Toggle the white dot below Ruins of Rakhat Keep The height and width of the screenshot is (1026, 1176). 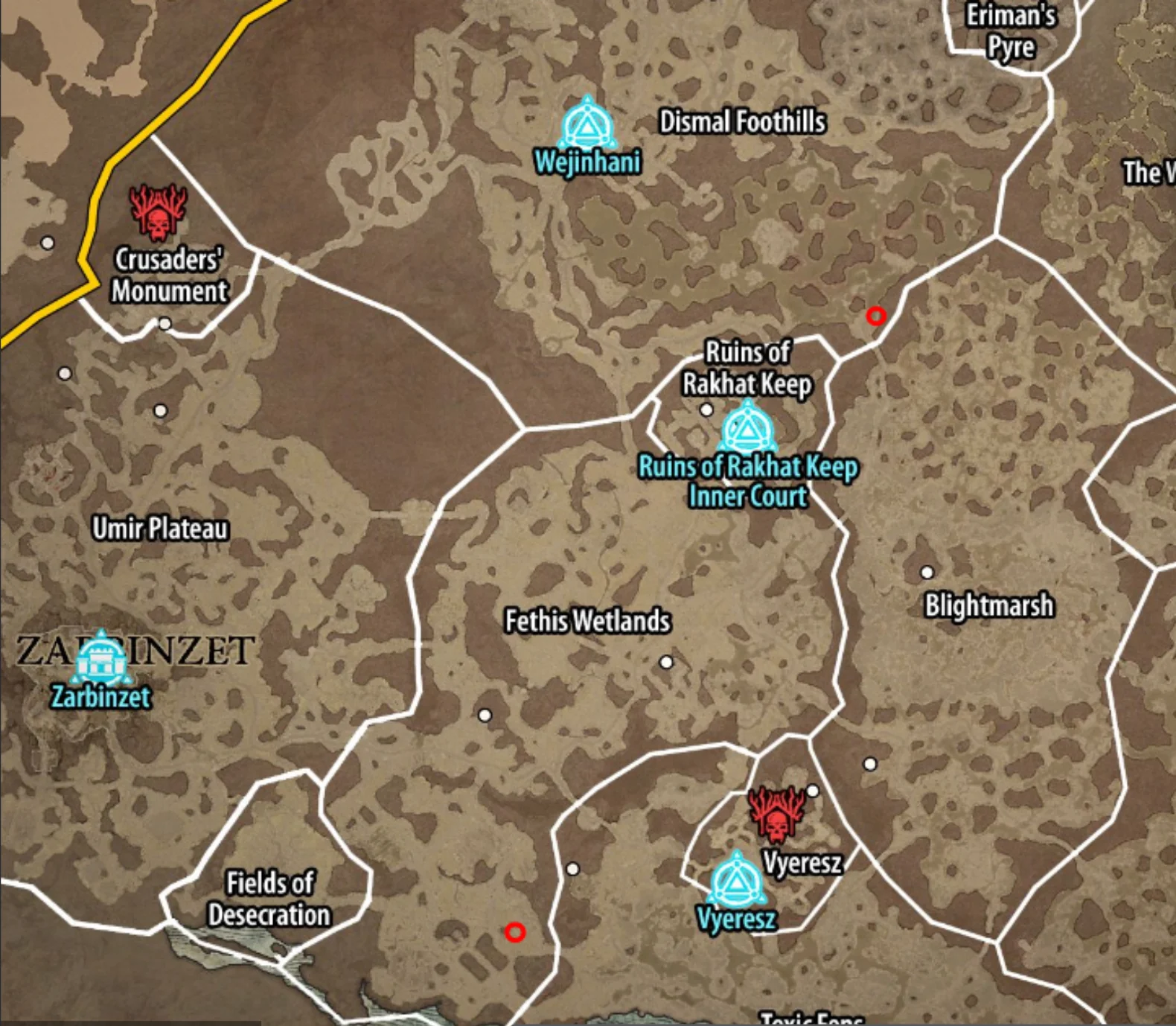click(706, 410)
